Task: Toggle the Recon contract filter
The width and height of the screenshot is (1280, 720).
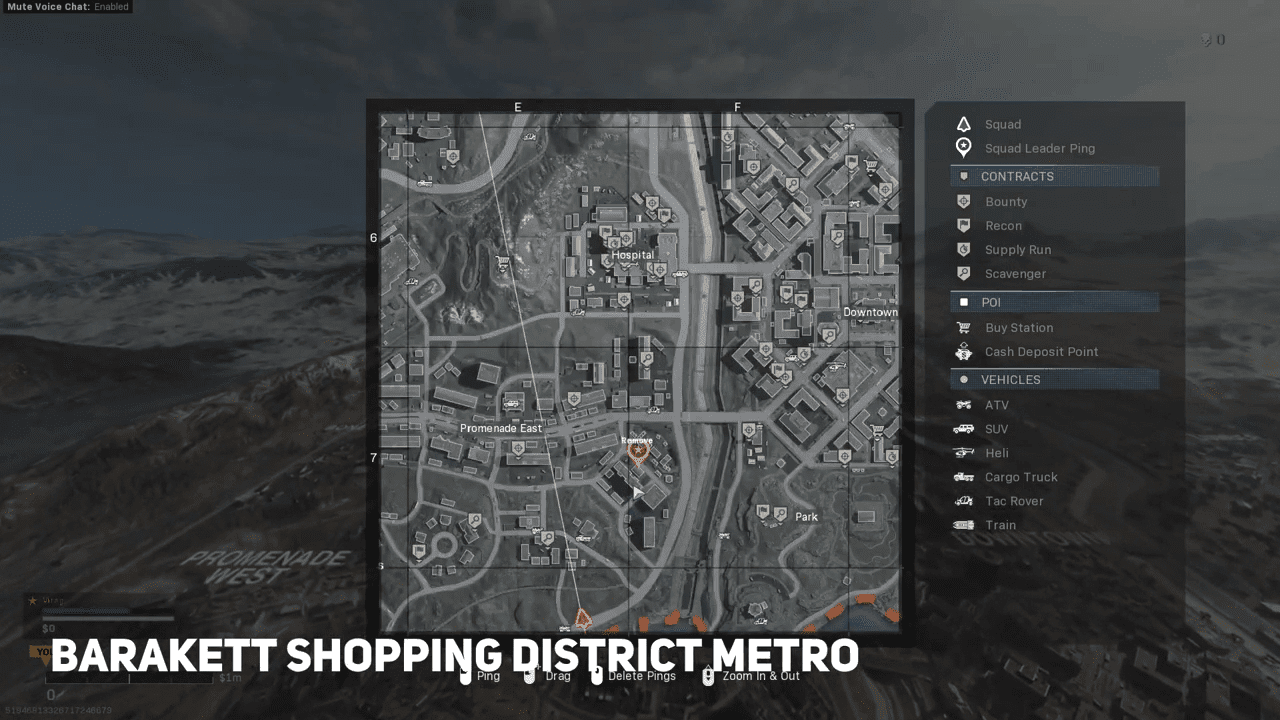Action: click(x=962, y=225)
